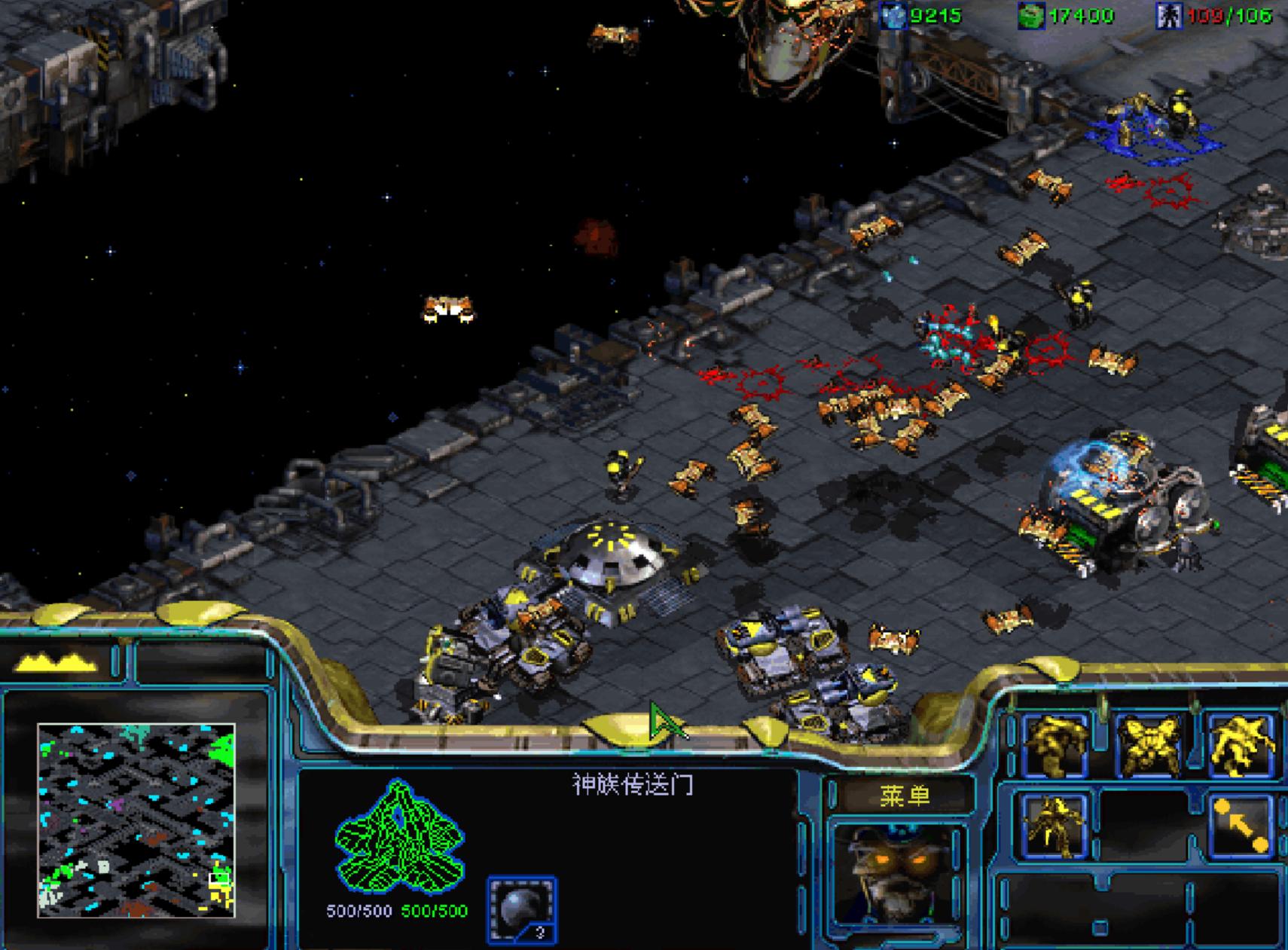Set the gateway rally point

click(x=1241, y=826)
